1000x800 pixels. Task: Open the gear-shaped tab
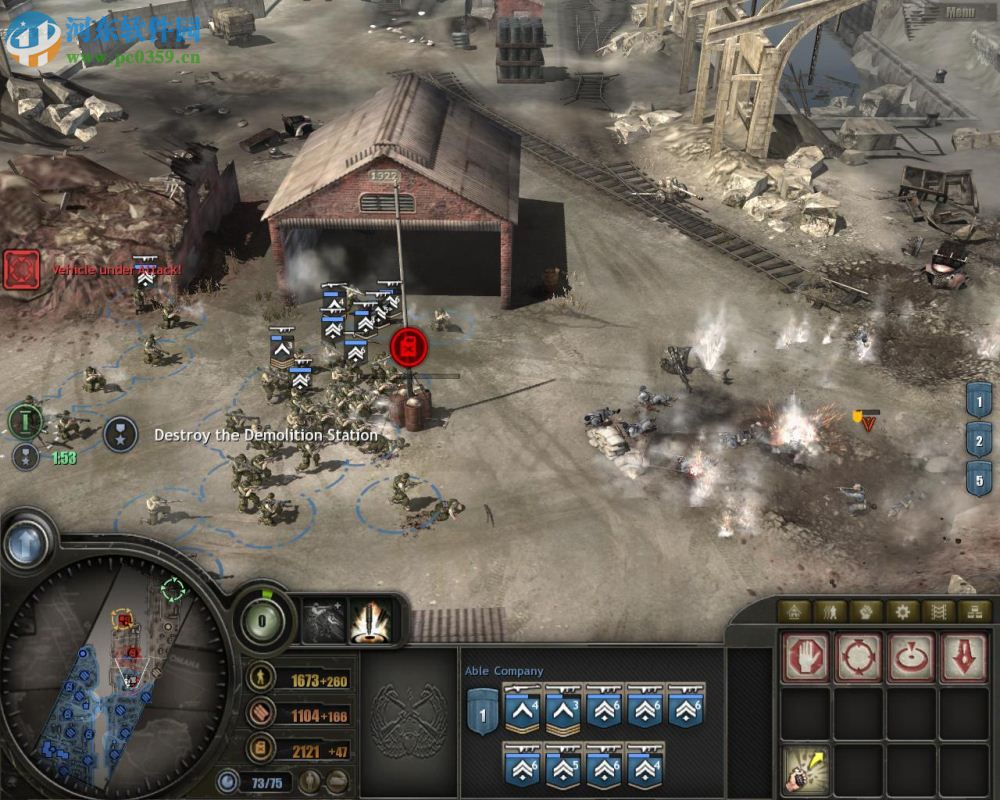coord(902,611)
